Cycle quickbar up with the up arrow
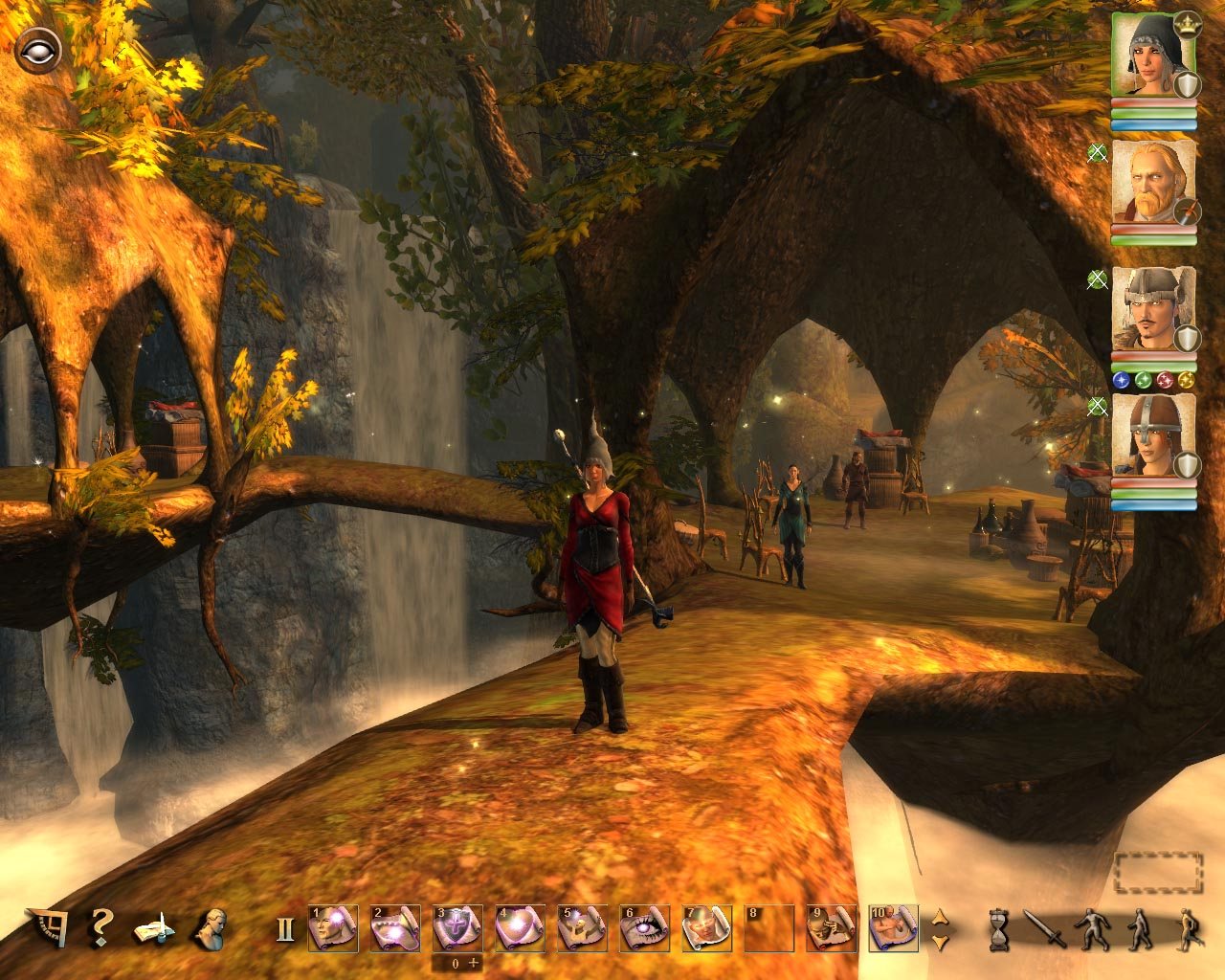The height and width of the screenshot is (980, 1225). 940,917
